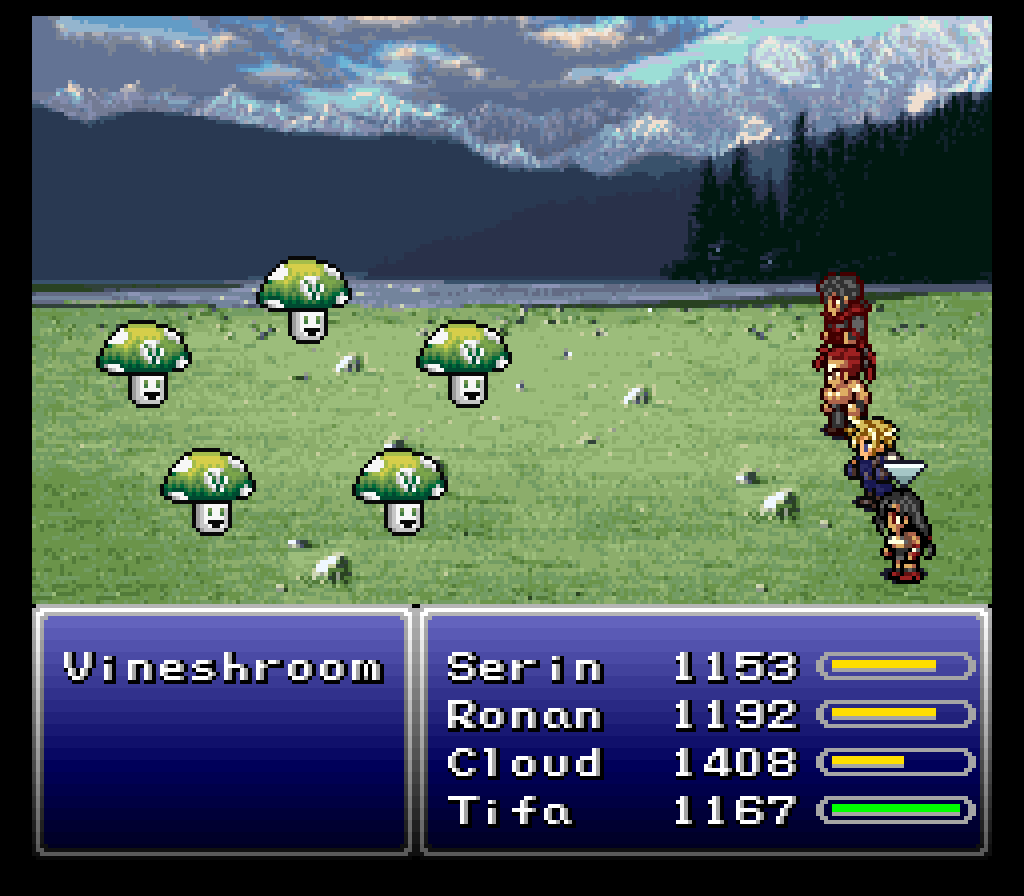Pick Cloud from the party list
1024x896 pixels.
[525, 762]
